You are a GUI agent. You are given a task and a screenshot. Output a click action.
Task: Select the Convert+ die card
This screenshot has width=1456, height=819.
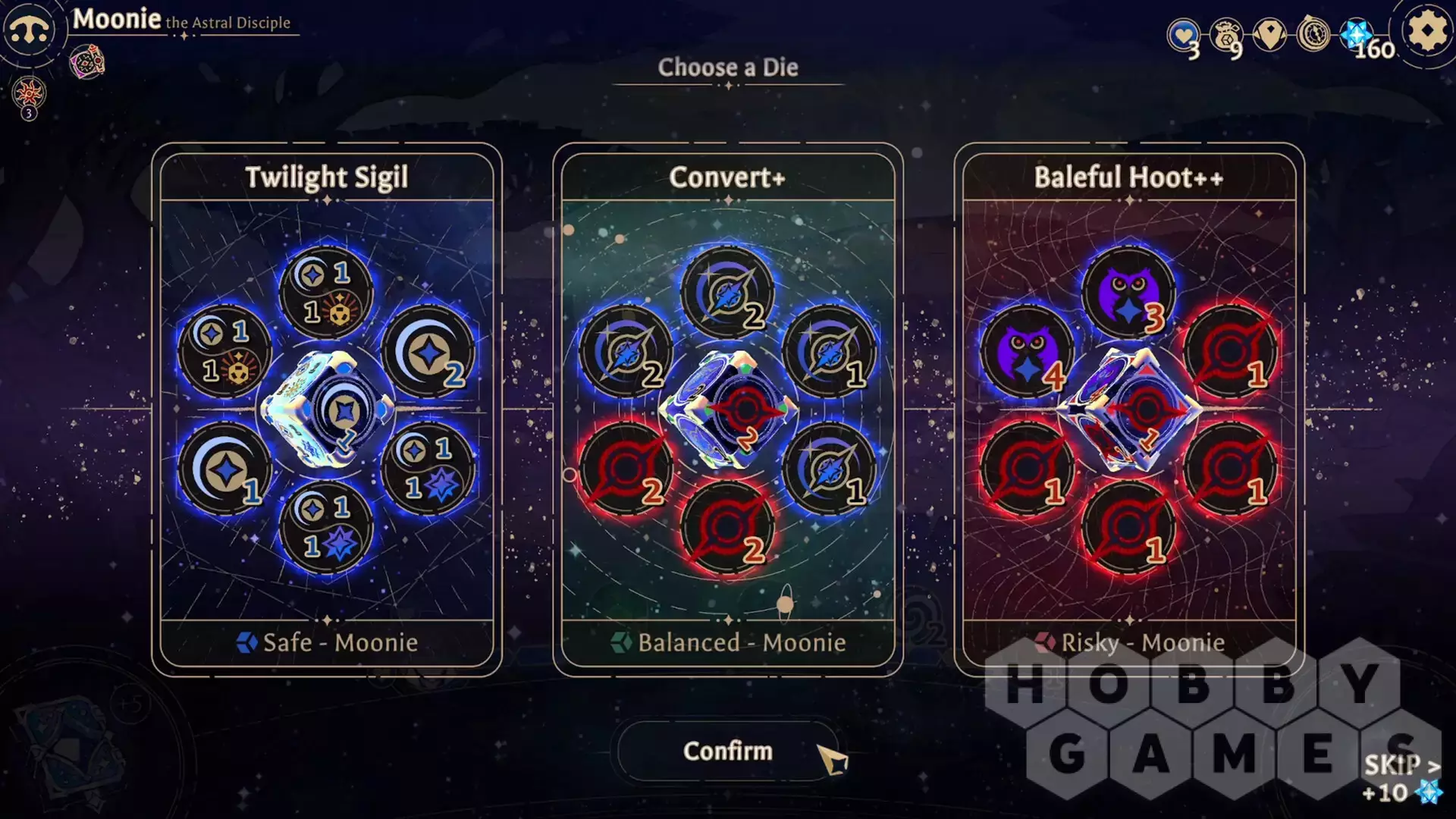[x=728, y=409]
